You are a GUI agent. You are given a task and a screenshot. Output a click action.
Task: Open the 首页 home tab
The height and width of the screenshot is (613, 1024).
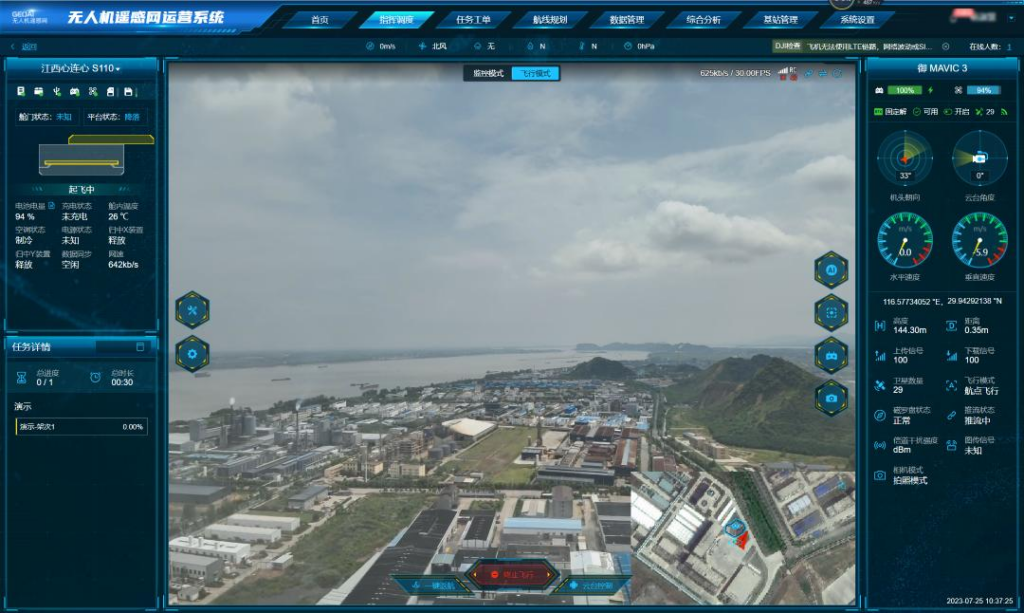pyautogui.click(x=319, y=20)
